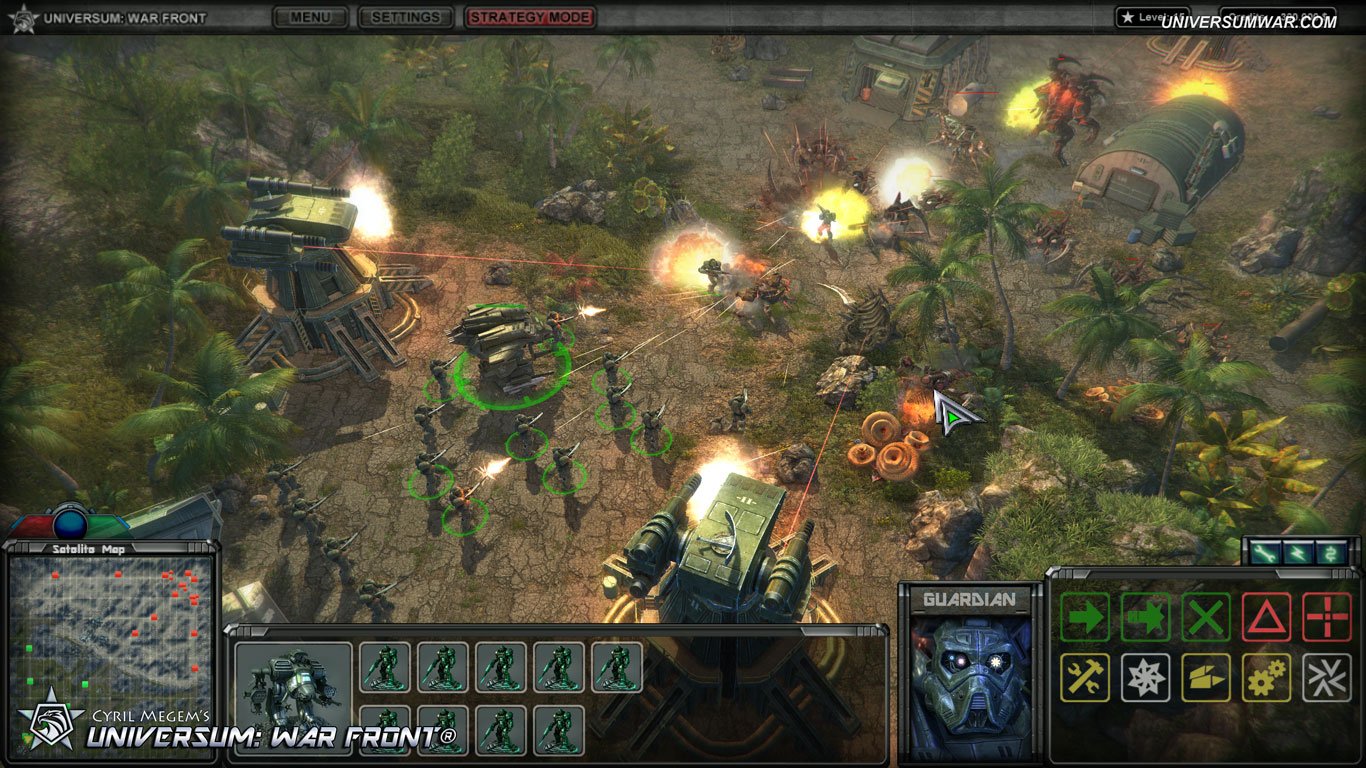Viewport: 1366px width, 768px height.
Task: Click the yellow gears command icon
Action: [1268, 677]
